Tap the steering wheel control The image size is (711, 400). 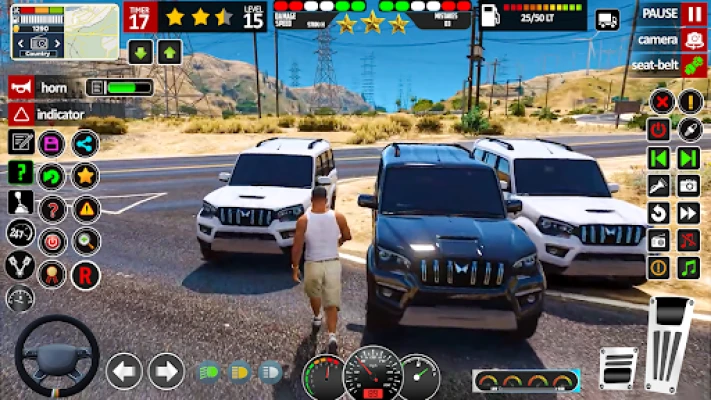click(x=56, y=357)
